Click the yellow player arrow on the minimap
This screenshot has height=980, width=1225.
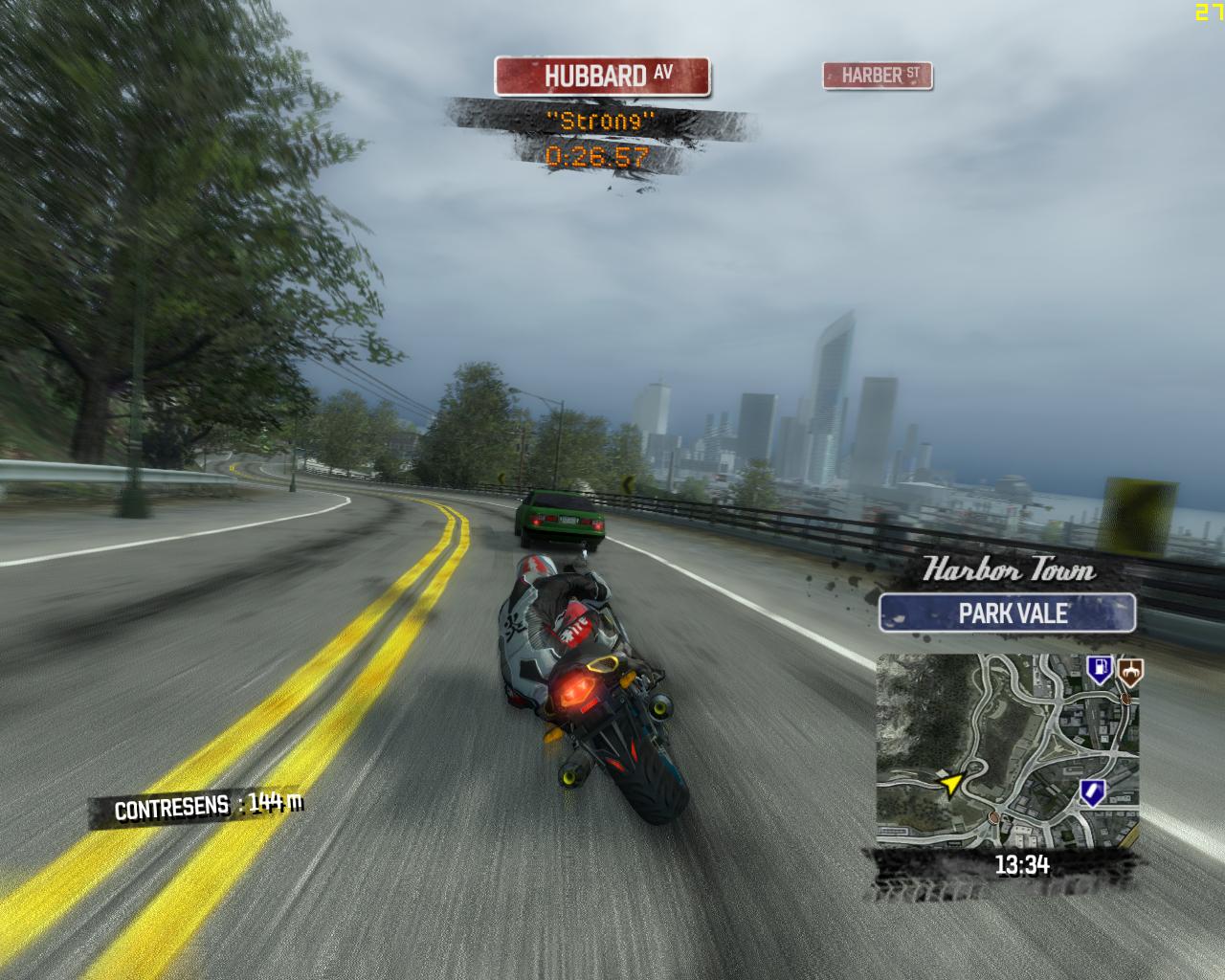coord(952,785)
